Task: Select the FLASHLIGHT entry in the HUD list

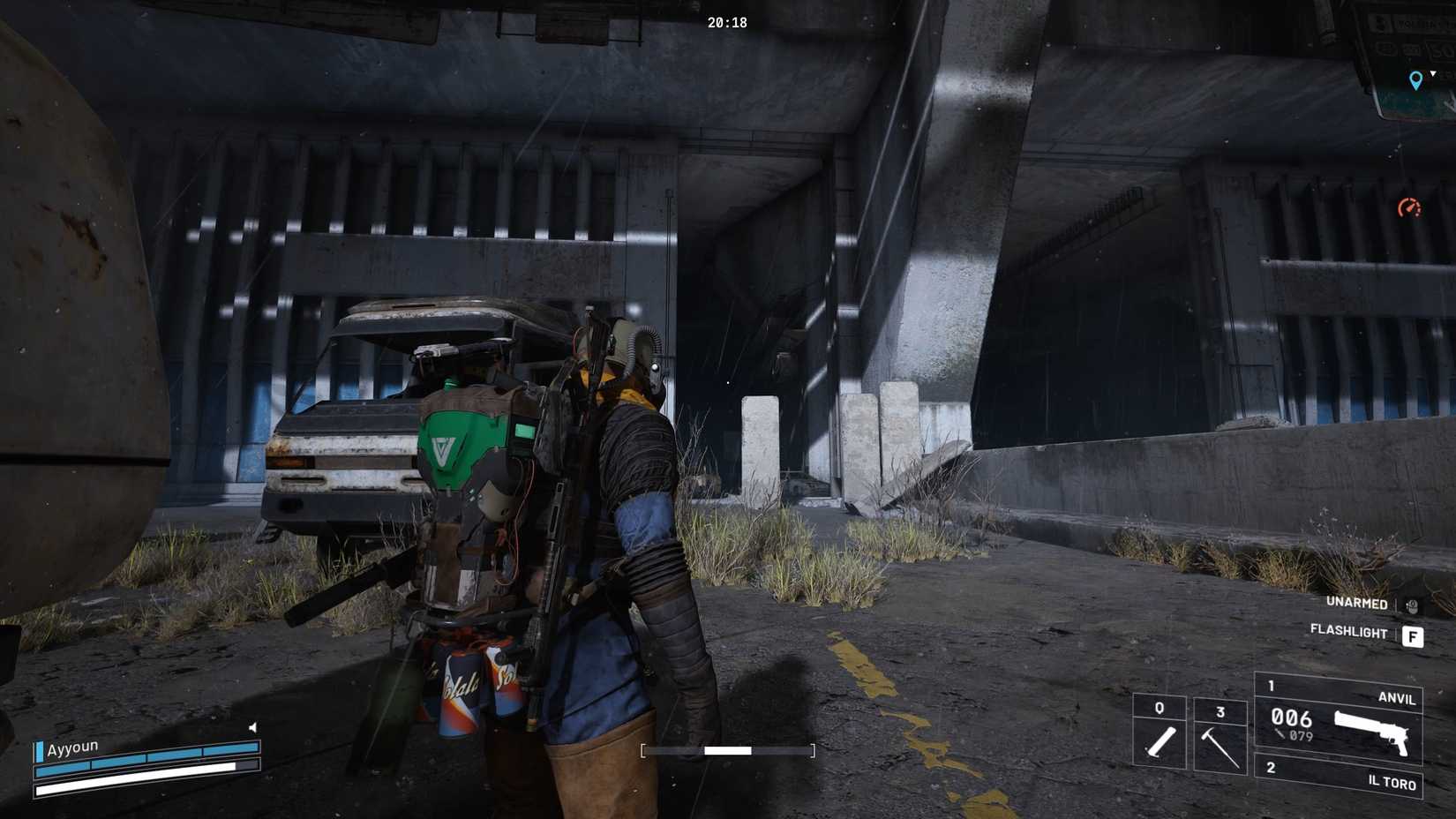Action: 1350,630
